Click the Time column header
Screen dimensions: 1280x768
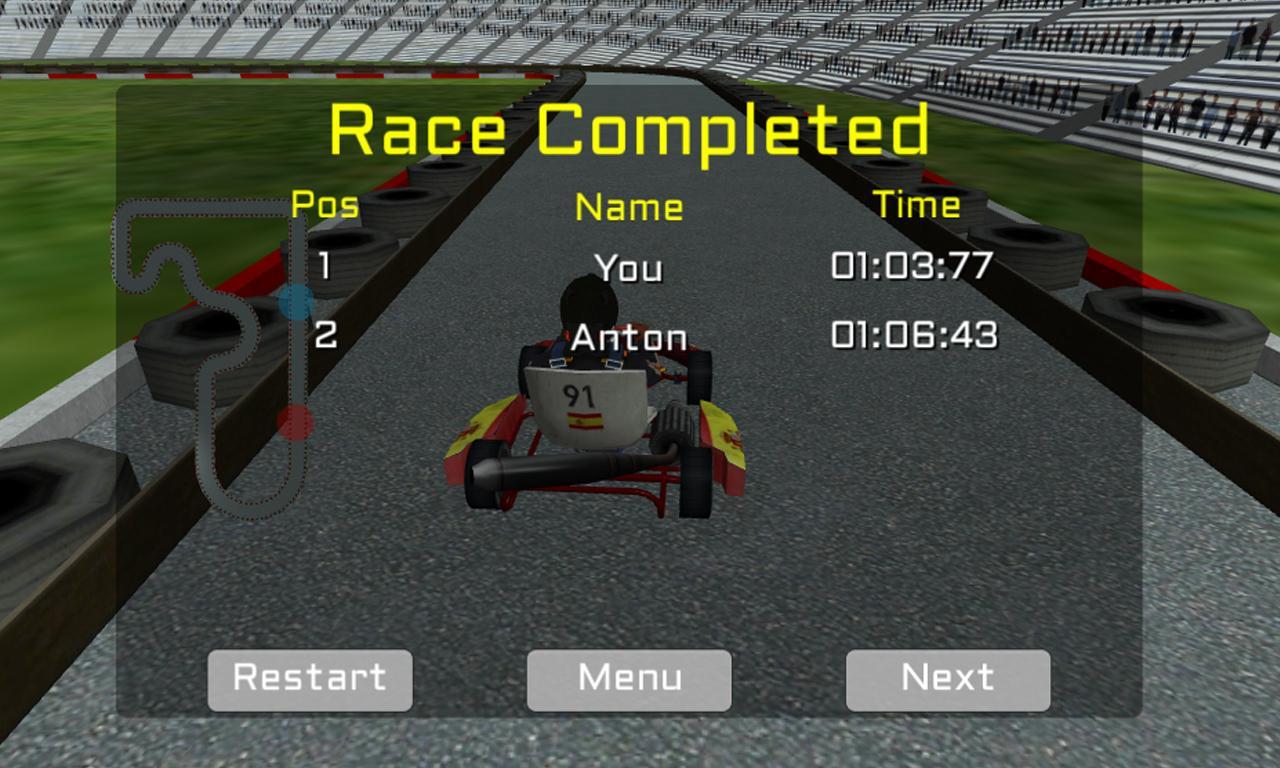[x=916, y=205]
